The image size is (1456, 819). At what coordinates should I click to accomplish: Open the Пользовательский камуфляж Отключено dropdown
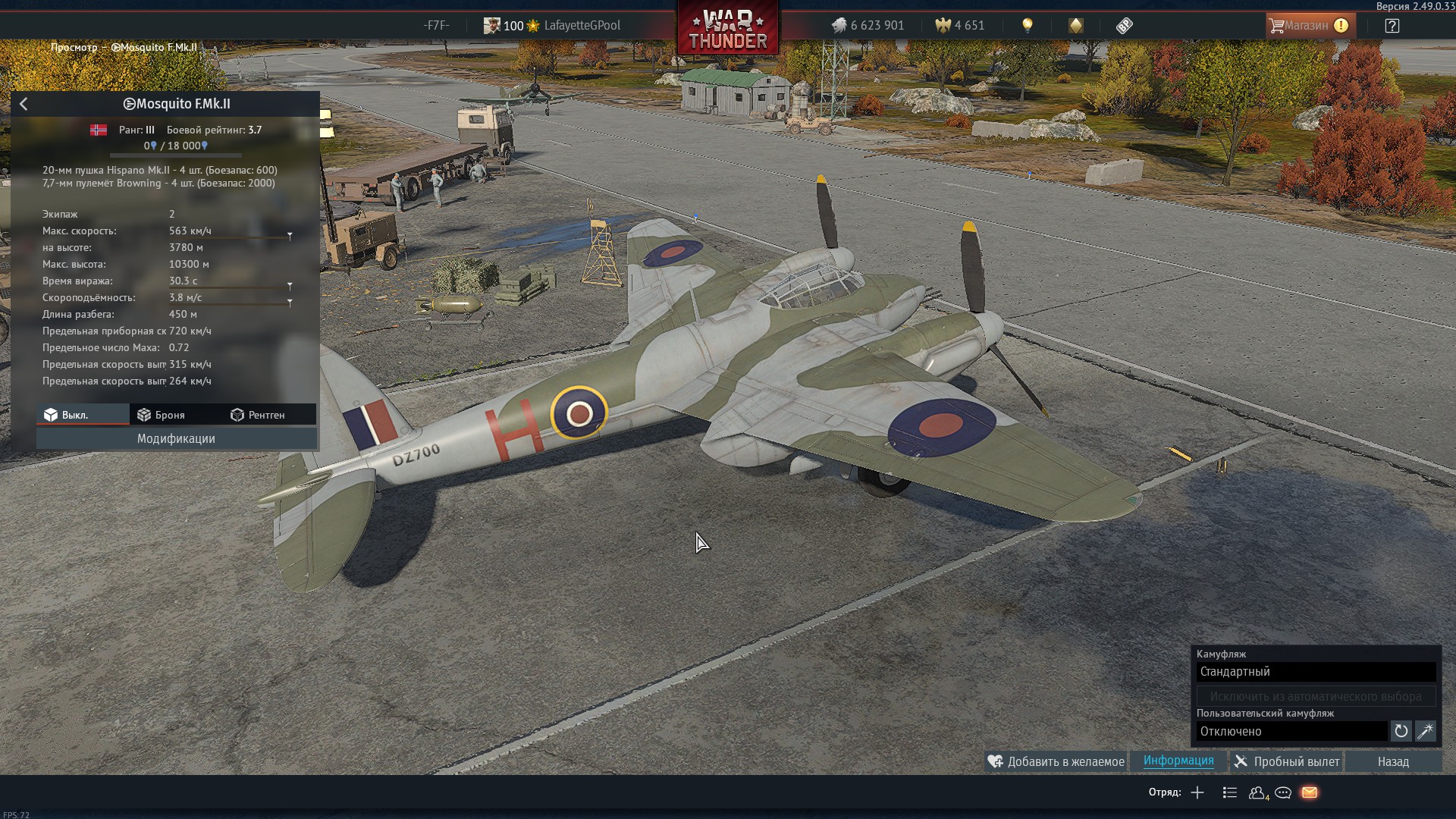pyautogui.click(x=1291, y=731)
